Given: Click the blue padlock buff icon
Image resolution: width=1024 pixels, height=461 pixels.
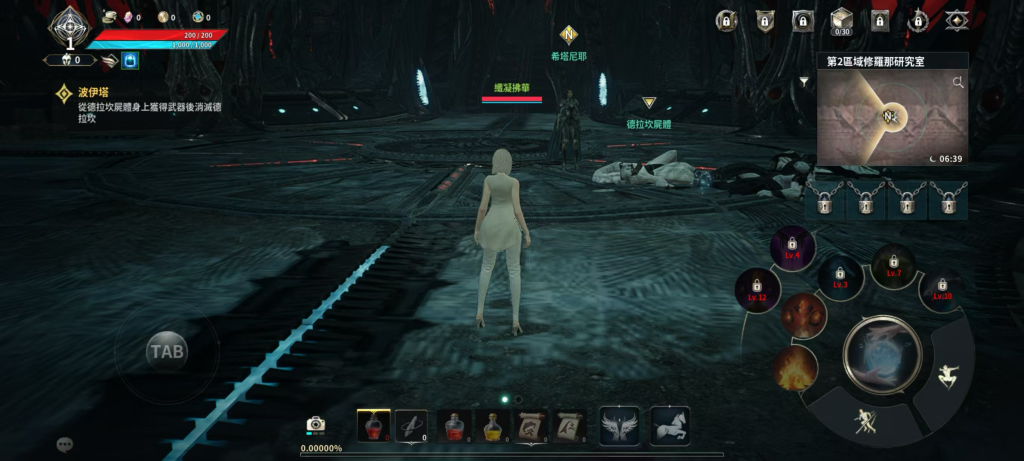Looking at the screenshot, I should pyautogui.click(x=130, y=60).
